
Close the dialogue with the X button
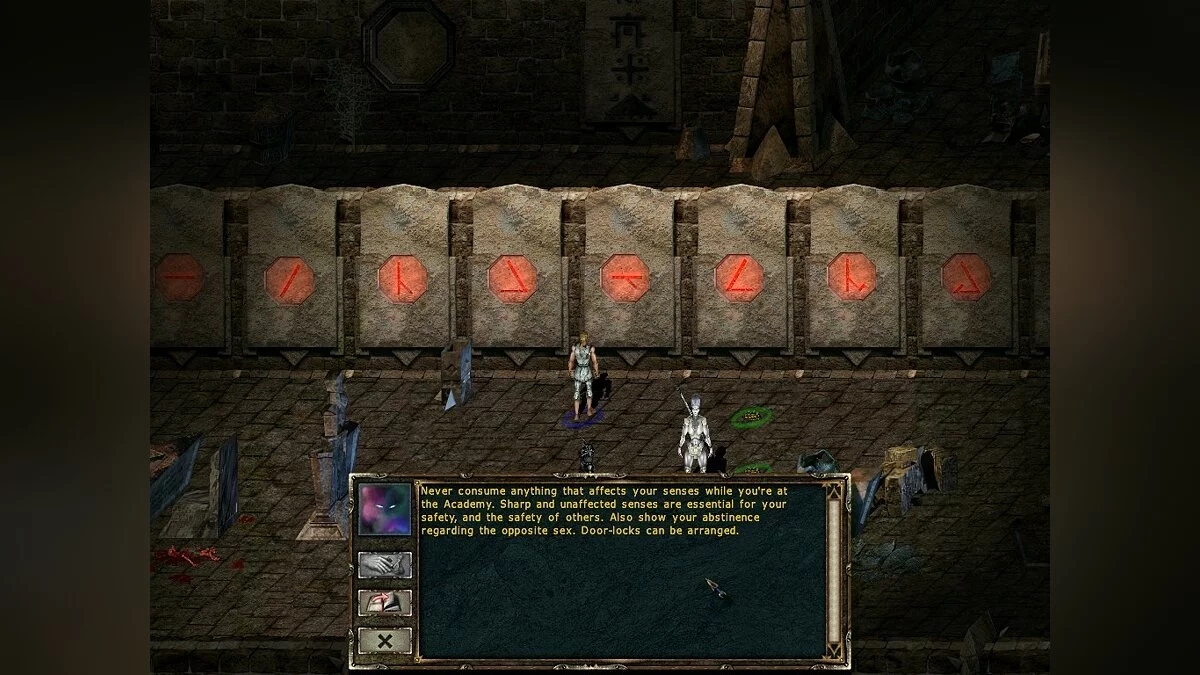tap(384, 640)
